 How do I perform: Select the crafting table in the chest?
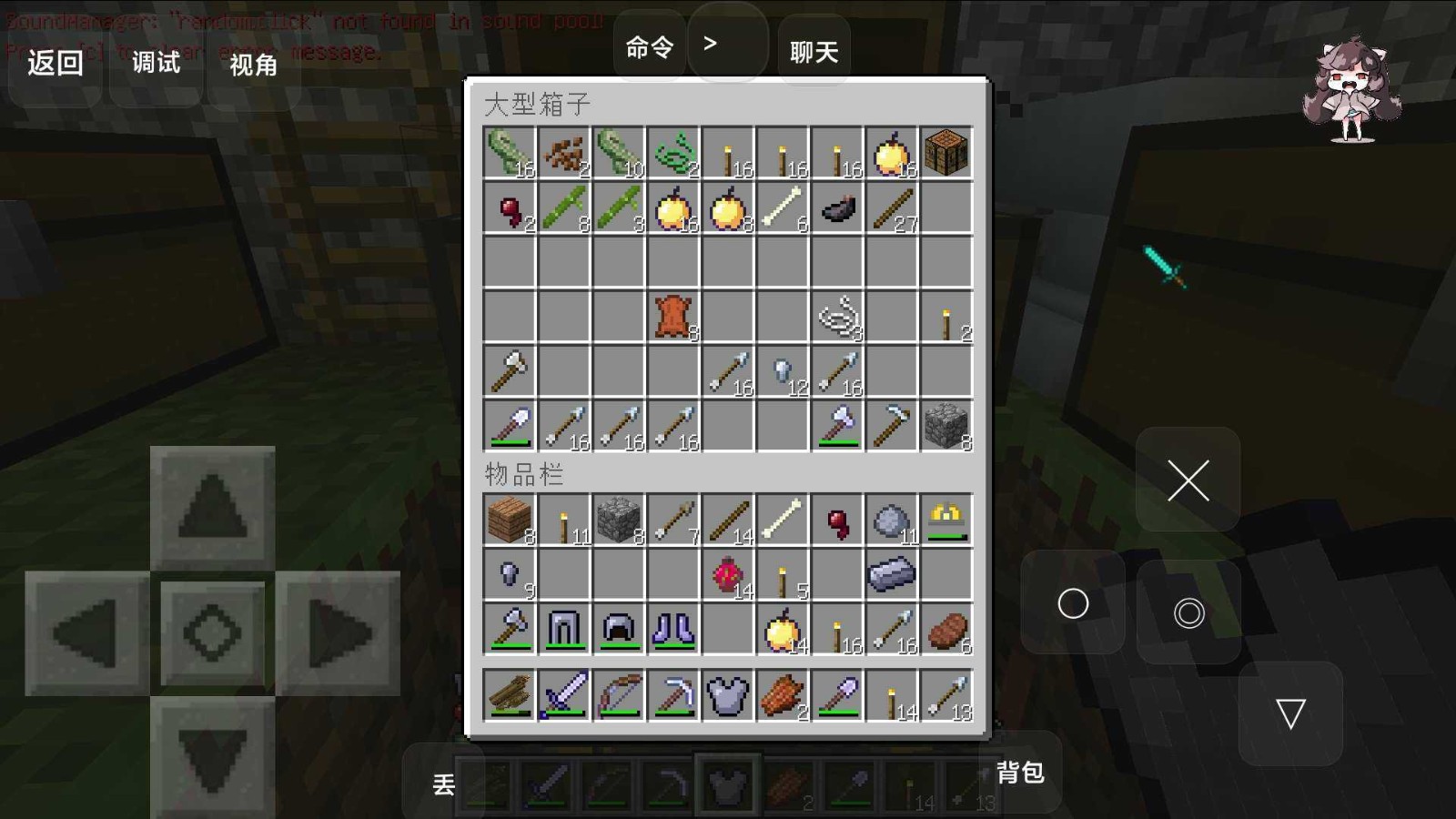click(945, 152)
